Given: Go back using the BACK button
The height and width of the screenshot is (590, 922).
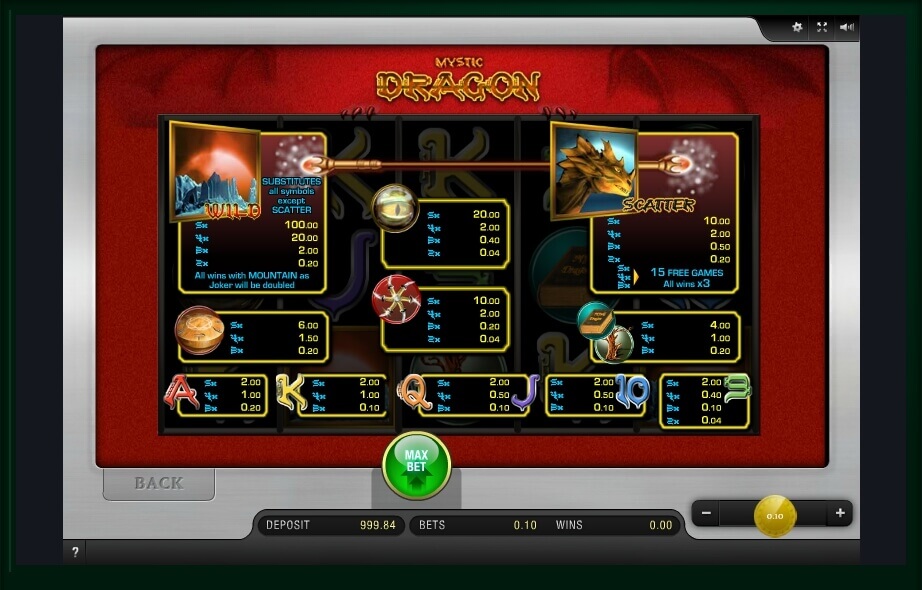Looking at the screenshot, I should (x=159, y=483).
